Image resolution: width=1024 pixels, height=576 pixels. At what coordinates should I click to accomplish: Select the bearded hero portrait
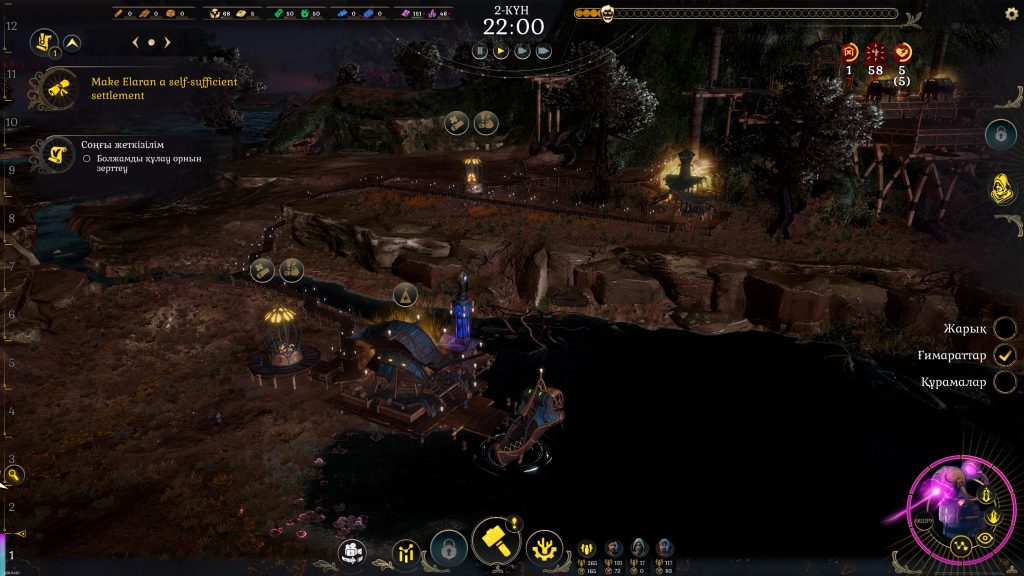tap(614, 547)
